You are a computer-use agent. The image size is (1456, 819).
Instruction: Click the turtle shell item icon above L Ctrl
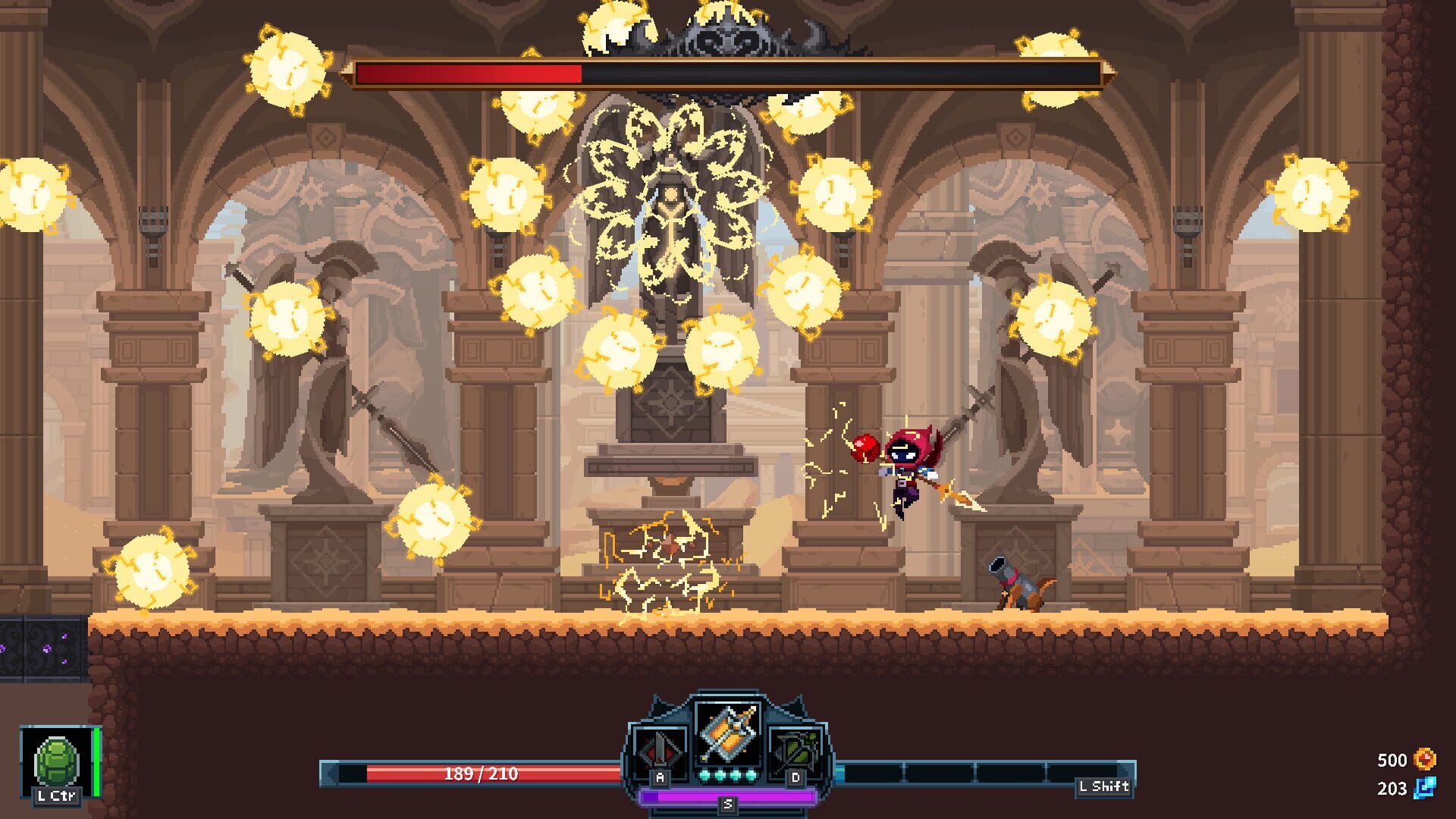click(x=55, y=758)
